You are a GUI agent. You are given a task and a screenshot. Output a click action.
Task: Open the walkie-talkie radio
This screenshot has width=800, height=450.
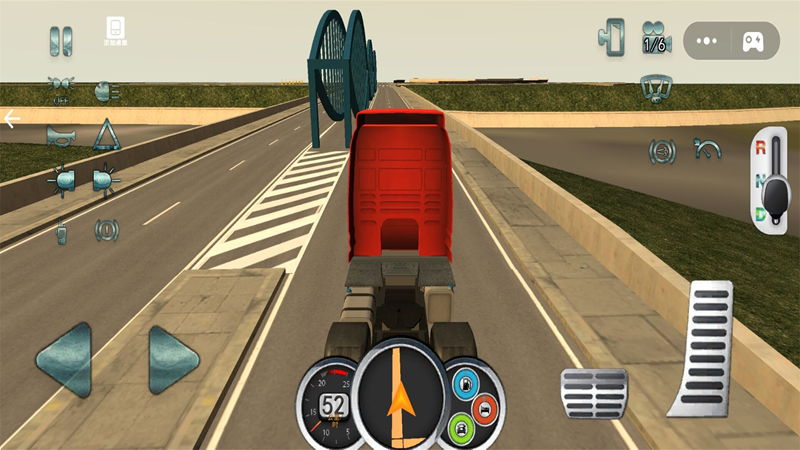(x=61, y=231)
